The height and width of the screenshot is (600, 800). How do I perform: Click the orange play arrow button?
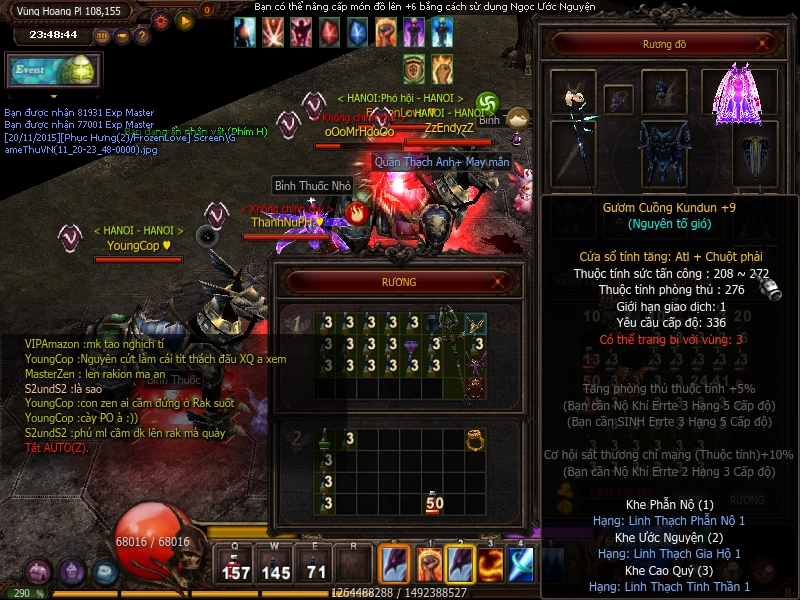[184, 19]
